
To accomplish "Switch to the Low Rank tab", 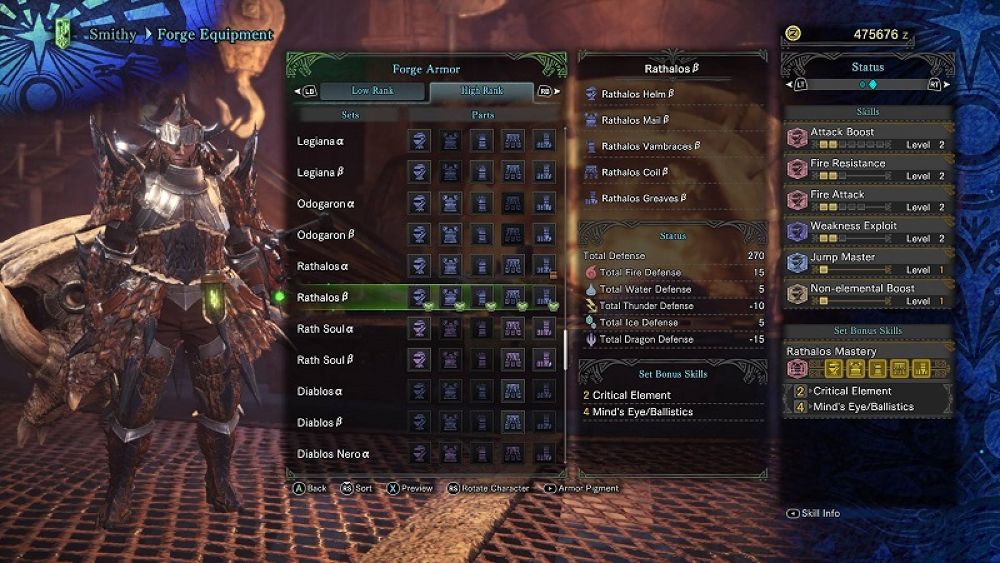I will (372, 91).
